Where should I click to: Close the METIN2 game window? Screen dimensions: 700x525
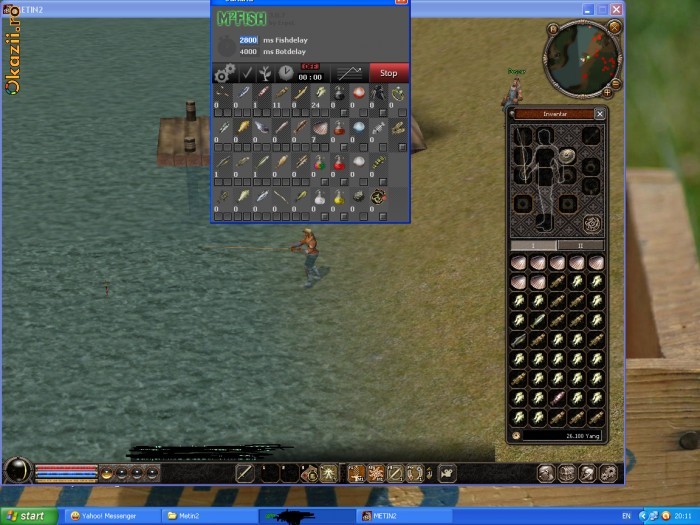[x=615, y=10]
